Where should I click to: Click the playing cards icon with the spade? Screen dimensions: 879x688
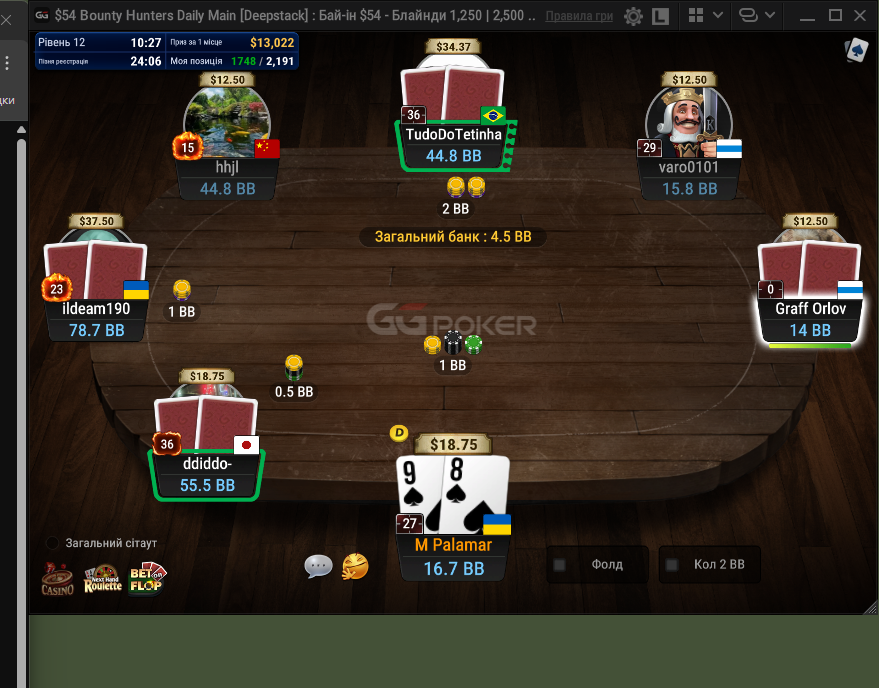pyautogui.click(x=856, y=51)
